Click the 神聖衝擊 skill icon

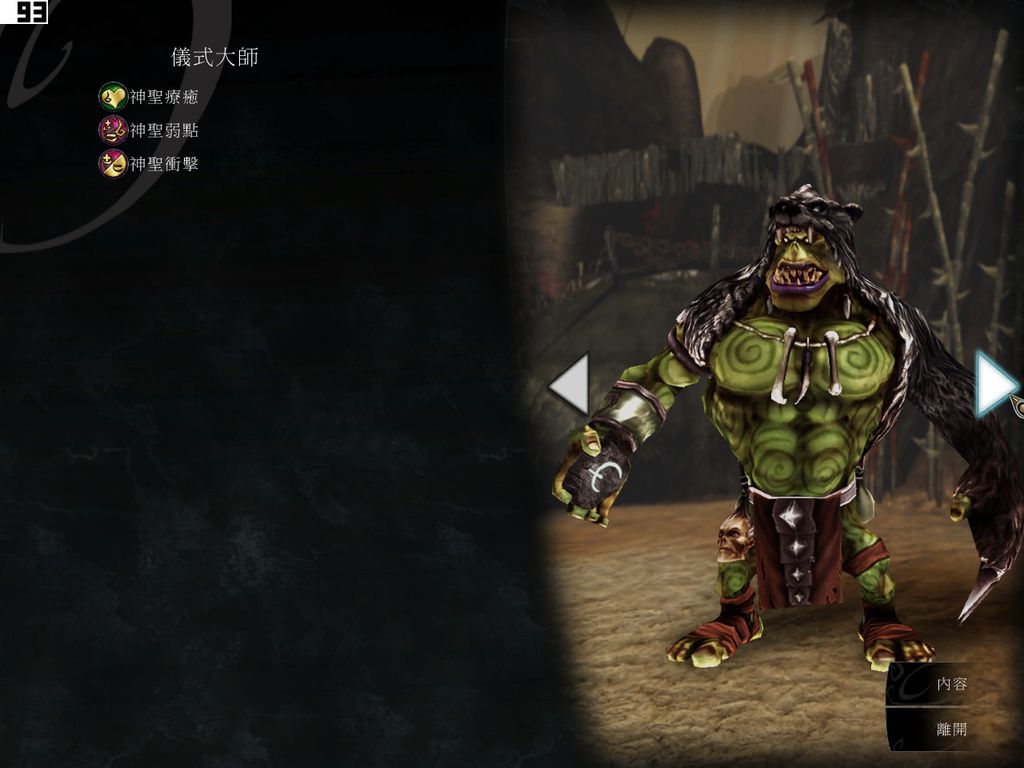click(x=112, y=163)
